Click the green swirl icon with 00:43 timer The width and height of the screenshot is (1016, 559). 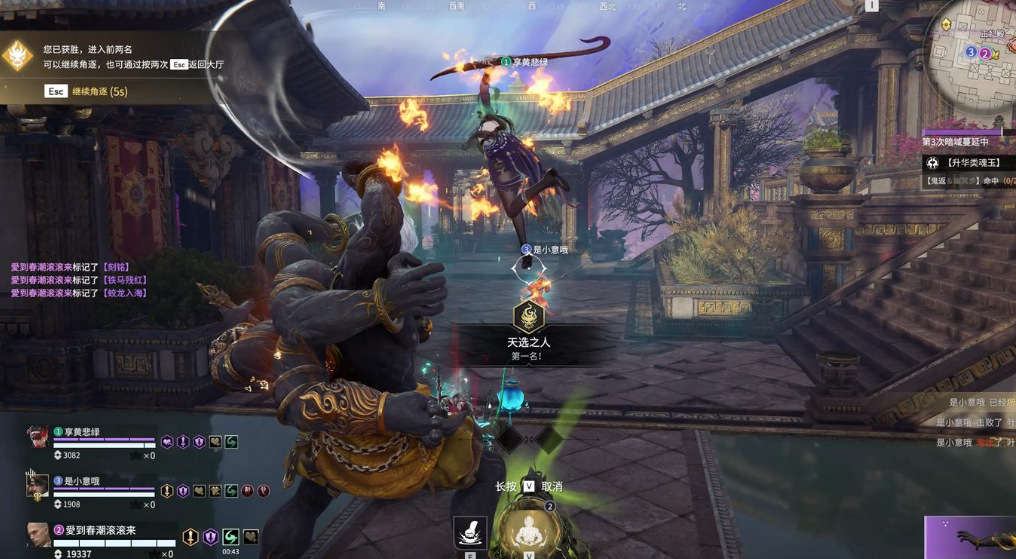coord(231,537)
